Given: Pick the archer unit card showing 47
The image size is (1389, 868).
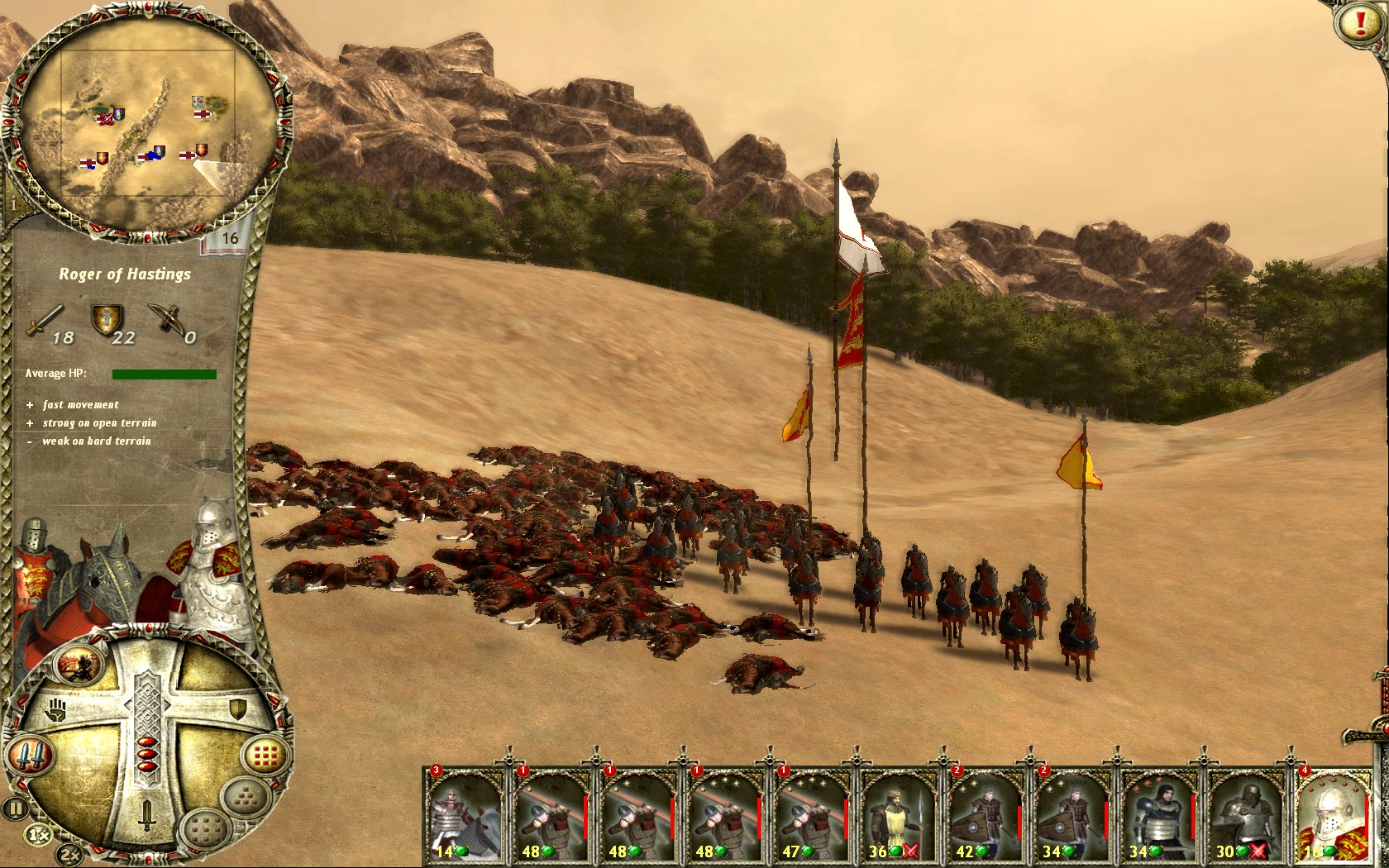Looking at the screenshot, I should (x=811, y=814).
